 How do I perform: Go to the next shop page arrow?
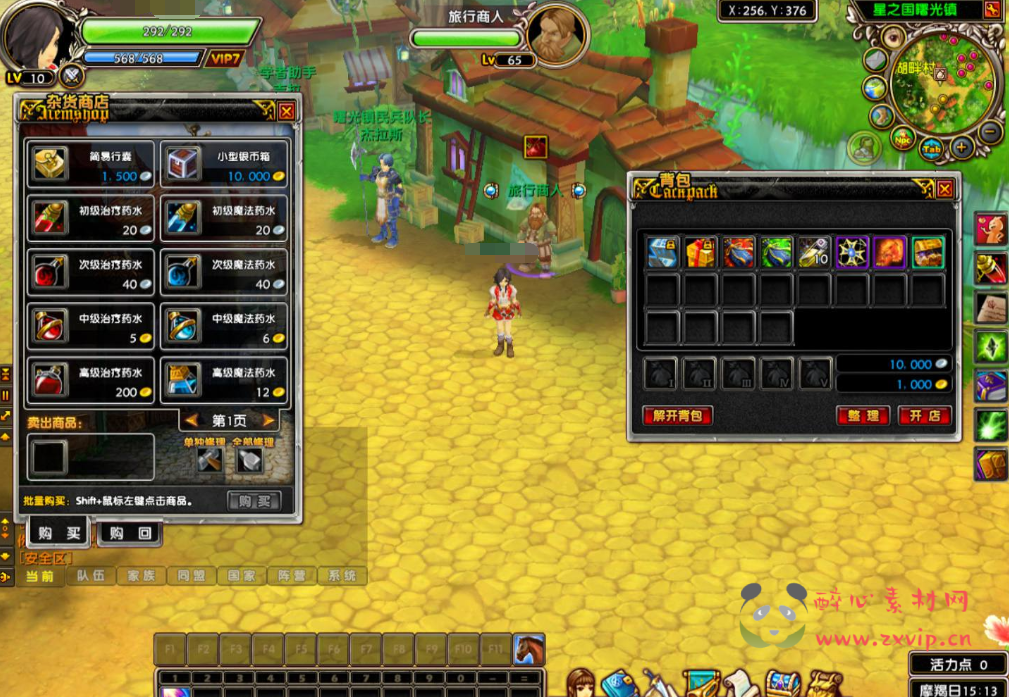click(268, 421)
